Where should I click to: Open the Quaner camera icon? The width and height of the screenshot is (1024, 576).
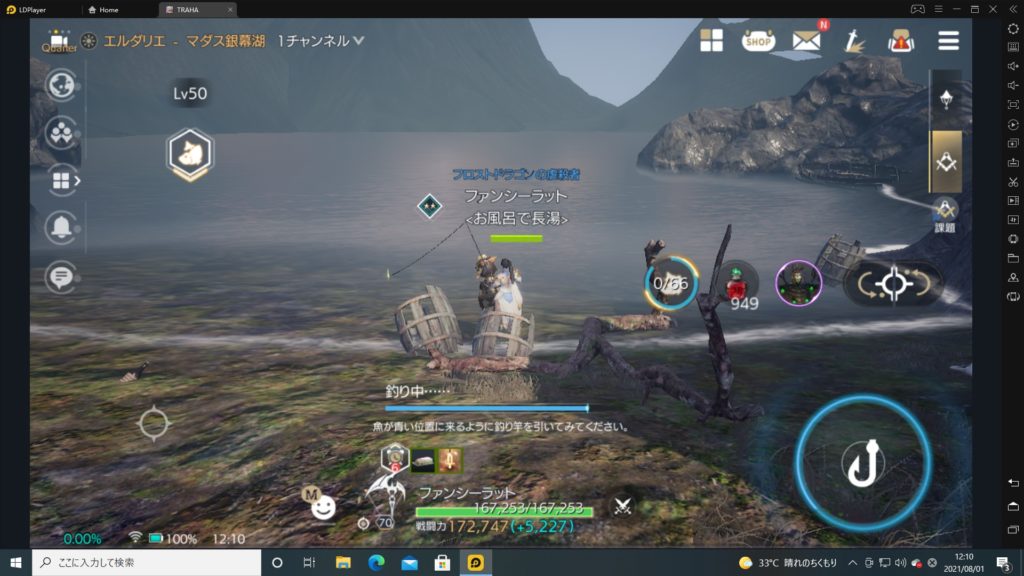[x=59, y=40]
